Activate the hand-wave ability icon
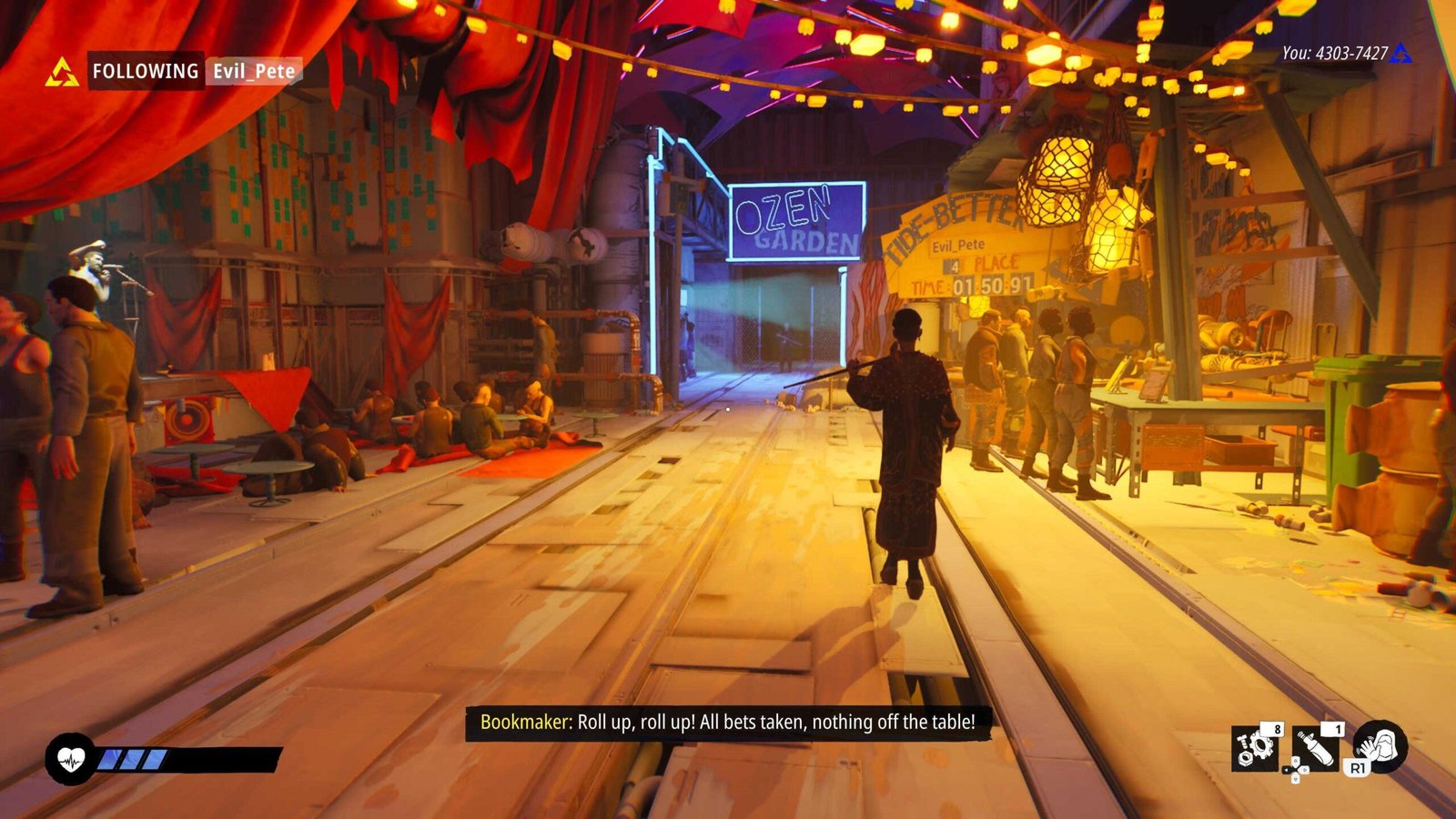The image size is (1456, 819). click(1381, 746)
